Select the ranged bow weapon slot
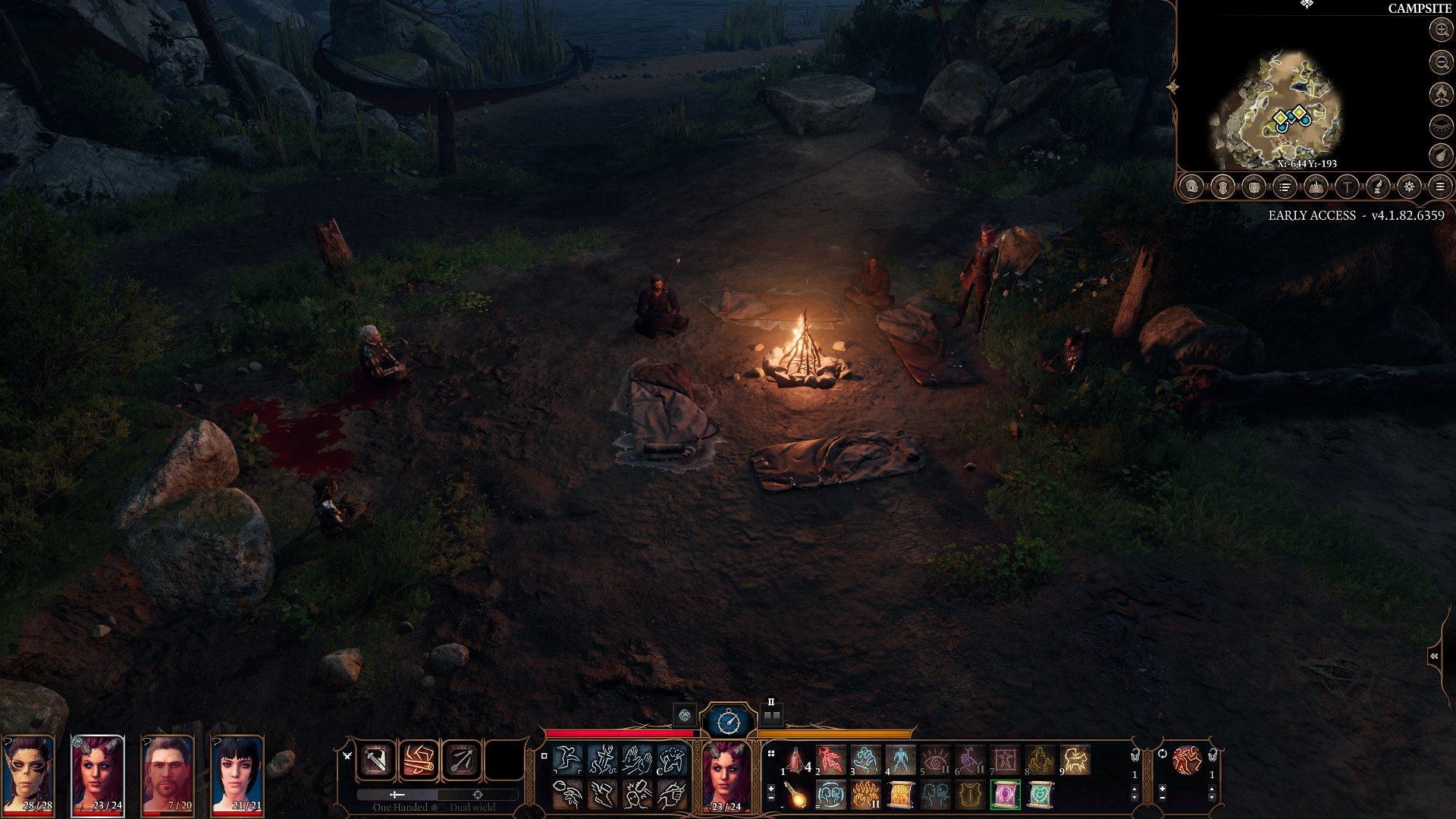The height and width of the screenshot is (819, 1456). [x=461, y=761]
